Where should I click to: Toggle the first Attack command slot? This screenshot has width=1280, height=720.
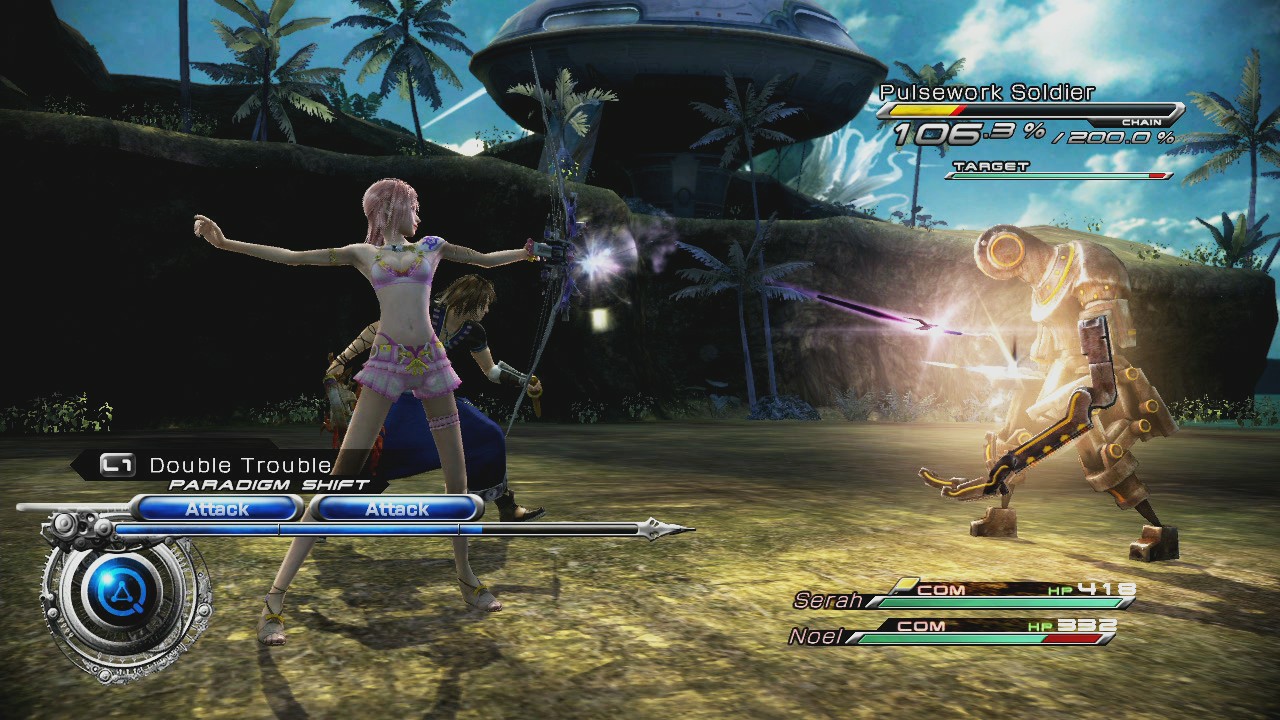point(217,509)
